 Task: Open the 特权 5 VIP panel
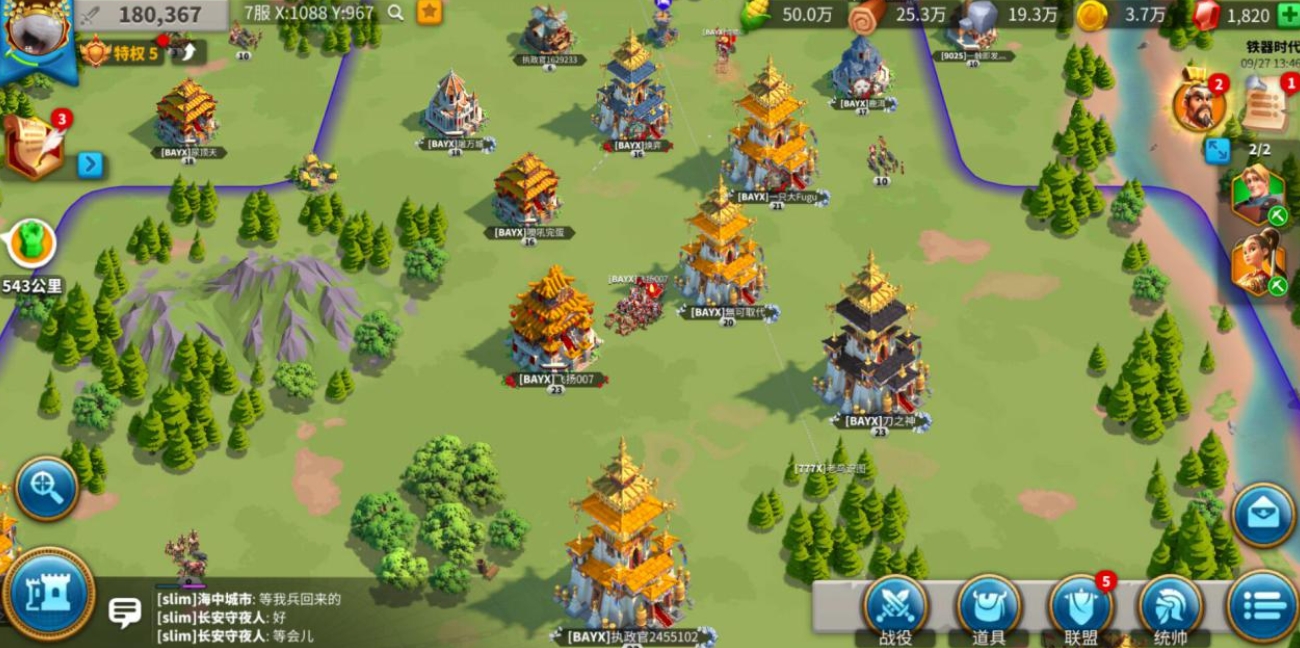[122, 53]
